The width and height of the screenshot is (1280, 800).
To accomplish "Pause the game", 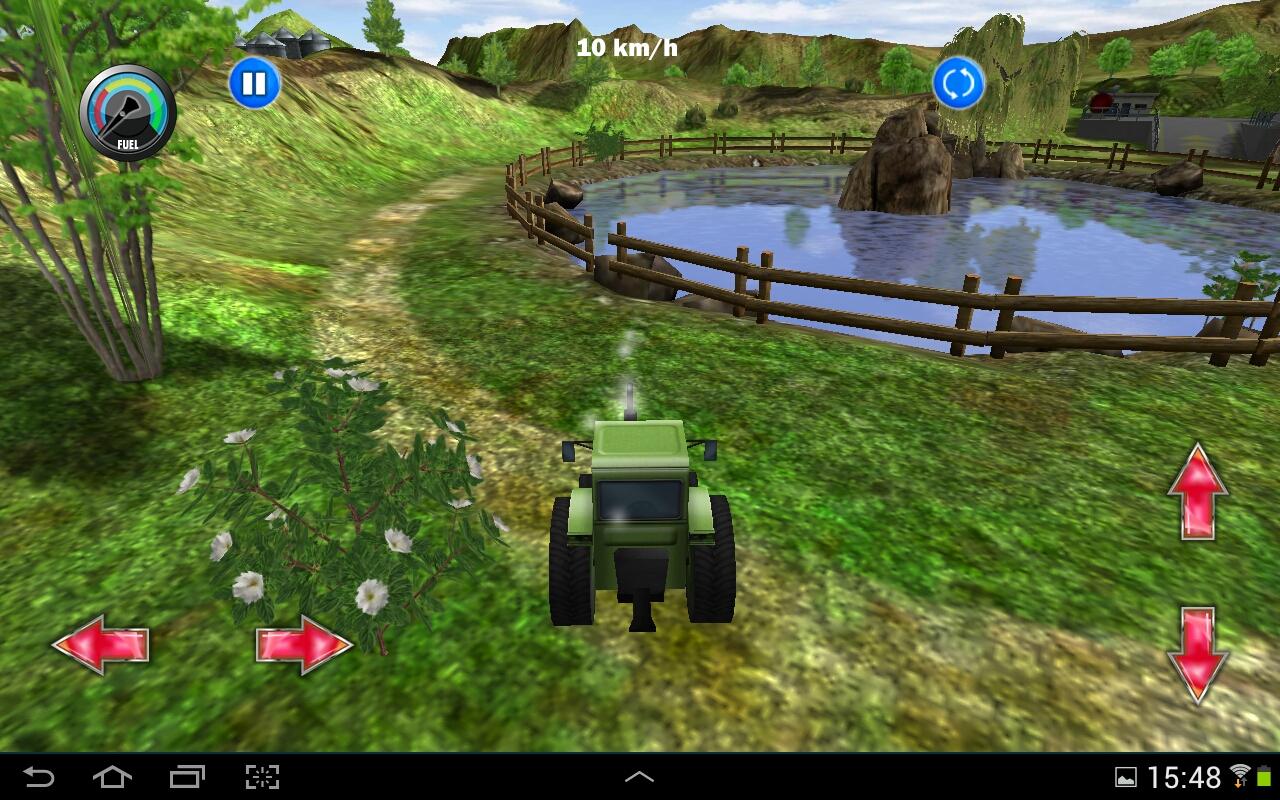I will (256, 84).
